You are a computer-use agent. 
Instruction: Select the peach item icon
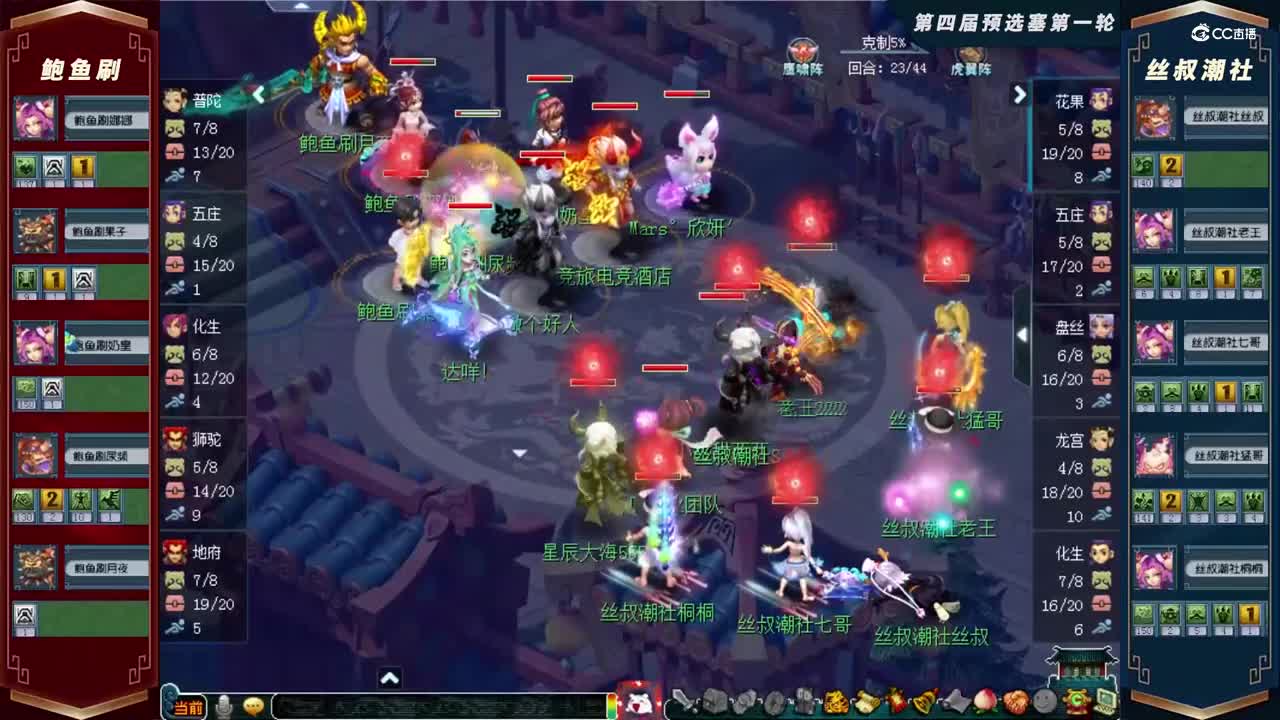[984, 701]
